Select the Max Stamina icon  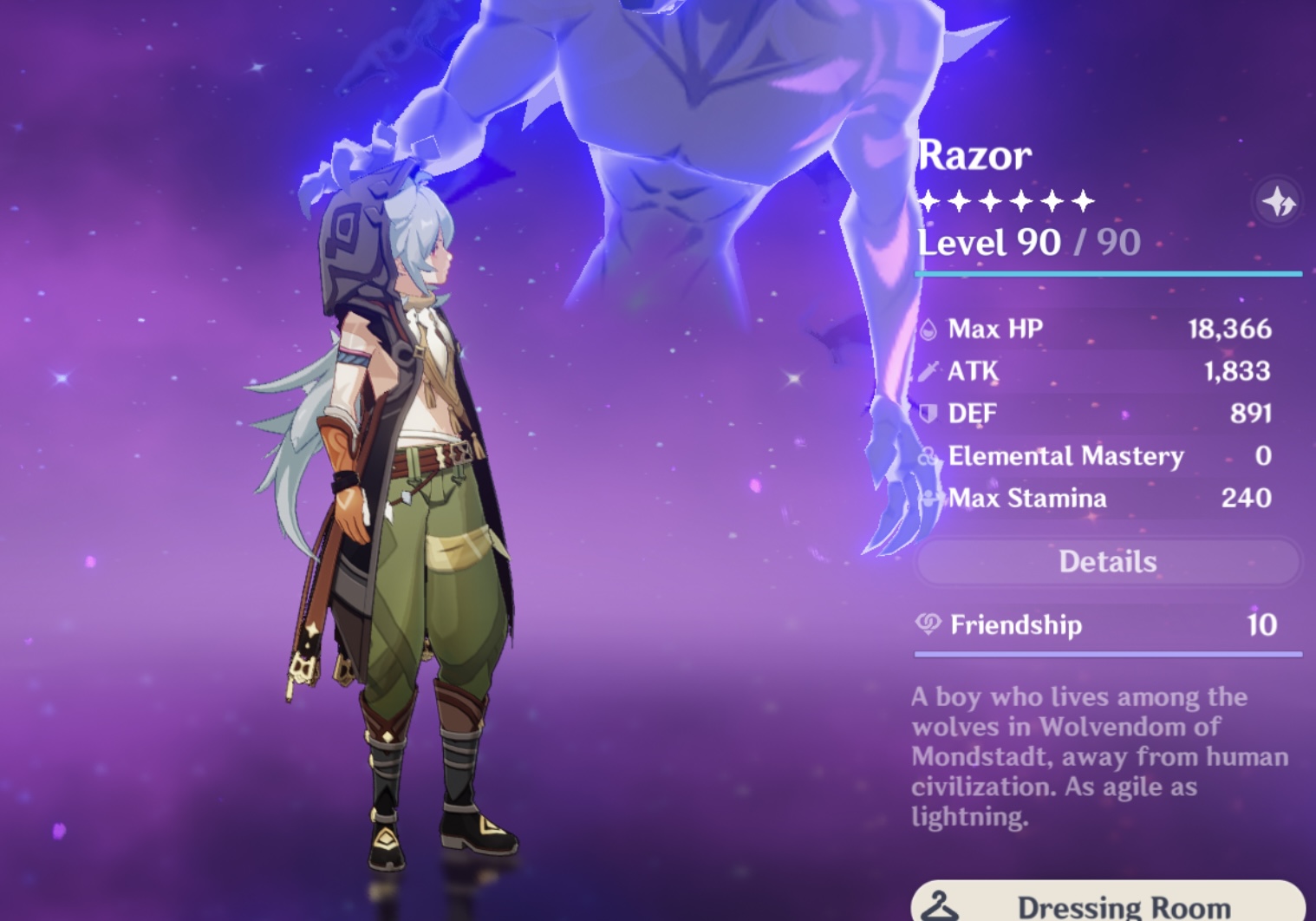tap(928, 499)
